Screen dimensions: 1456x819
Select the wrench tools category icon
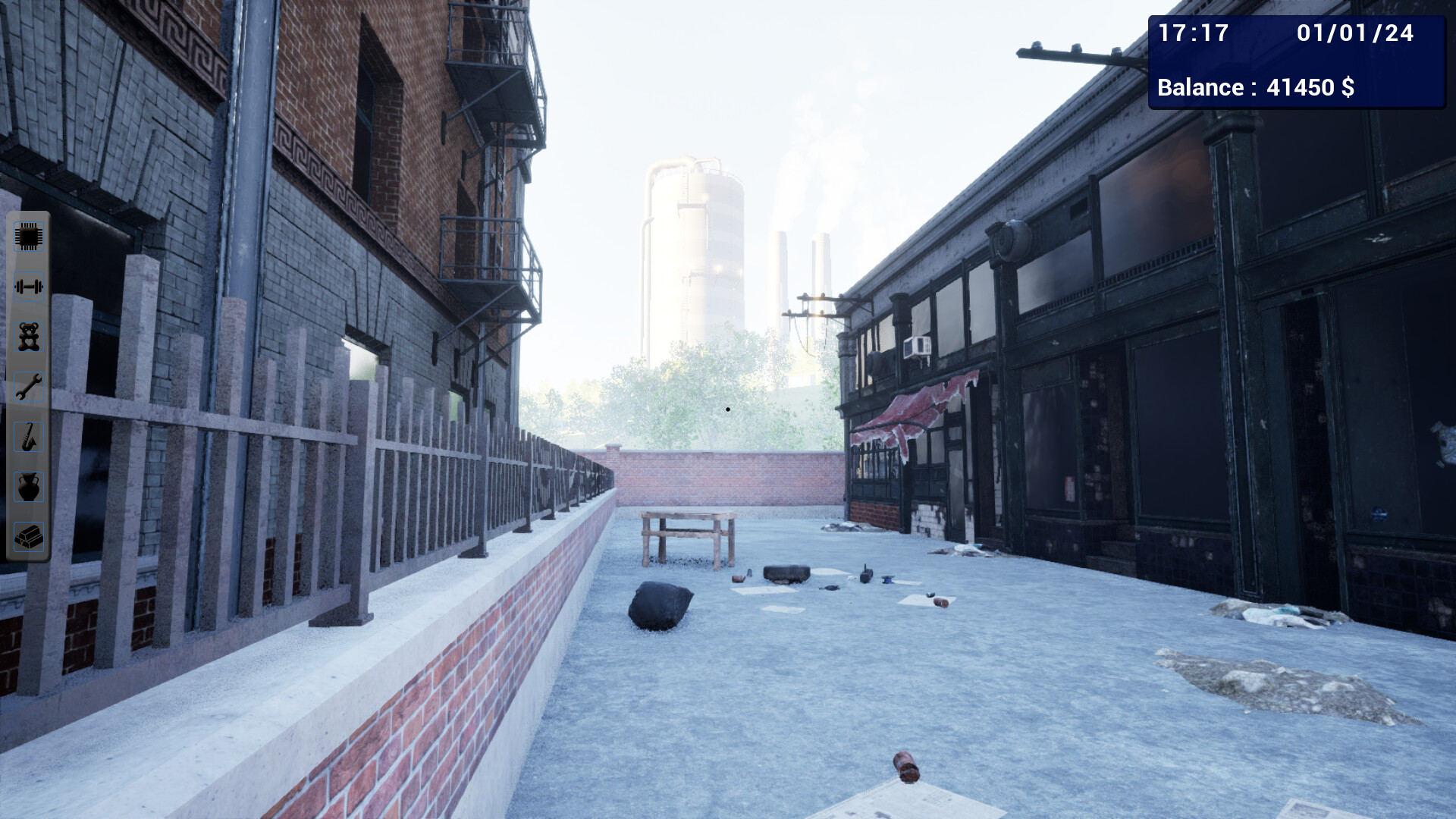click(28, 388)
